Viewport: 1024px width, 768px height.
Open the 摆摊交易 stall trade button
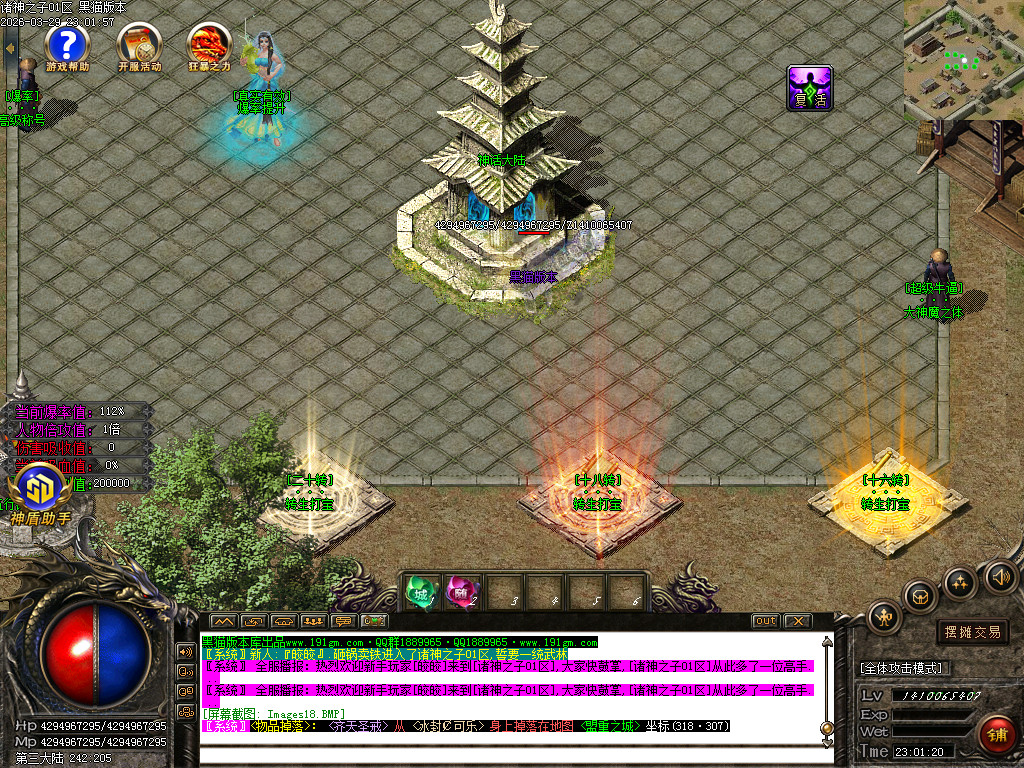(972, 632)
